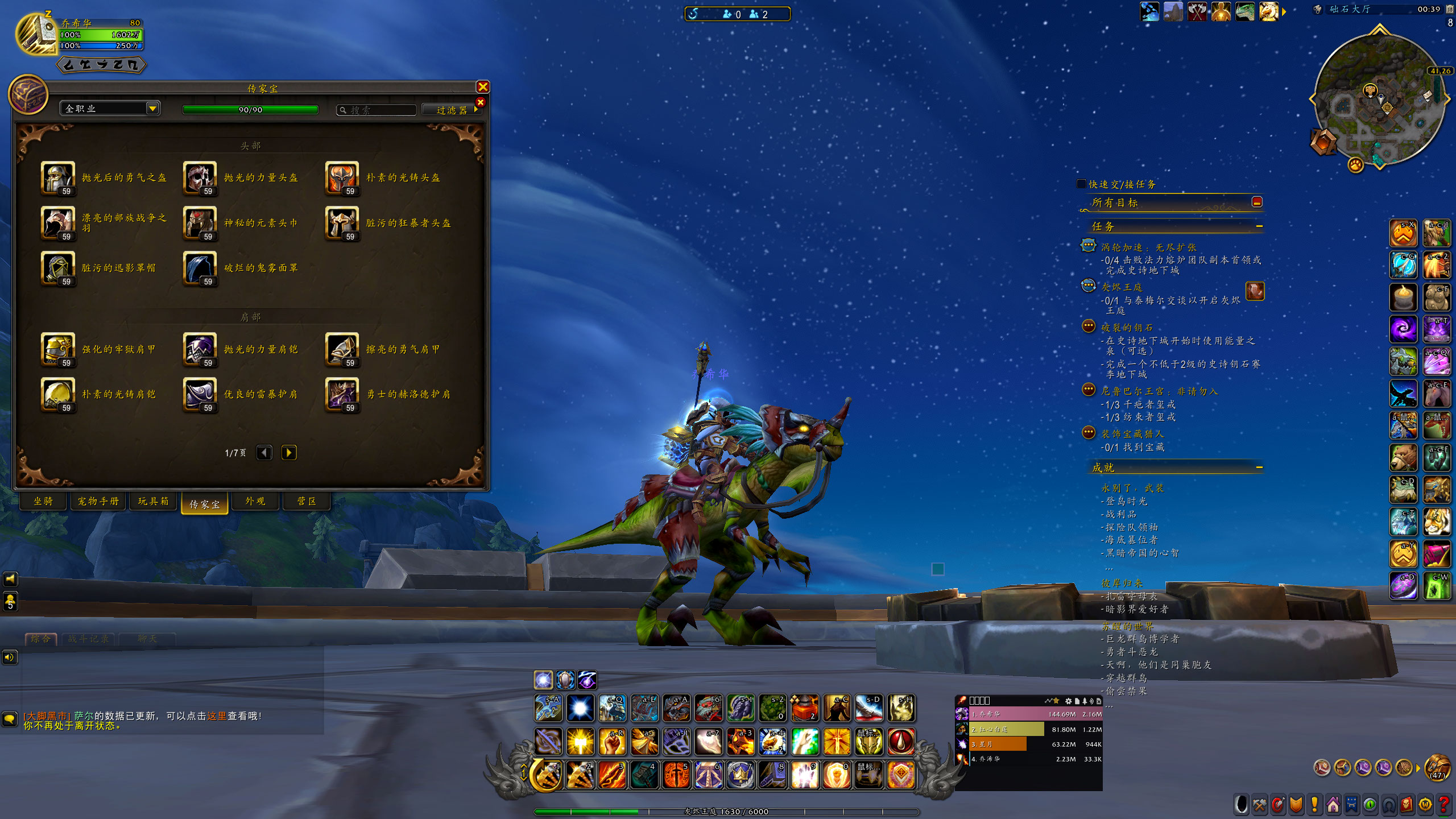Toggle the 快速交/接任务 checkbox
The image size is (1456, 819).
tap(1081, 184)
